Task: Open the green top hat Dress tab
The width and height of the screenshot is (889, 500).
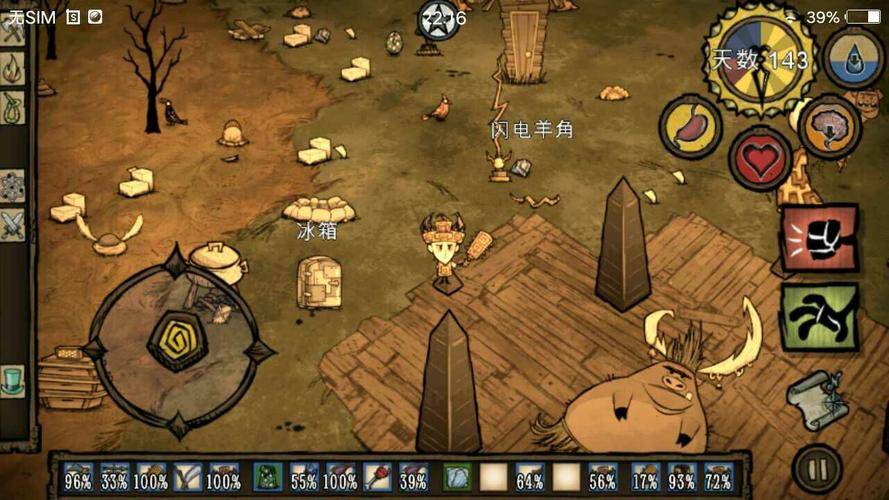Action: (x=12, y=380)
